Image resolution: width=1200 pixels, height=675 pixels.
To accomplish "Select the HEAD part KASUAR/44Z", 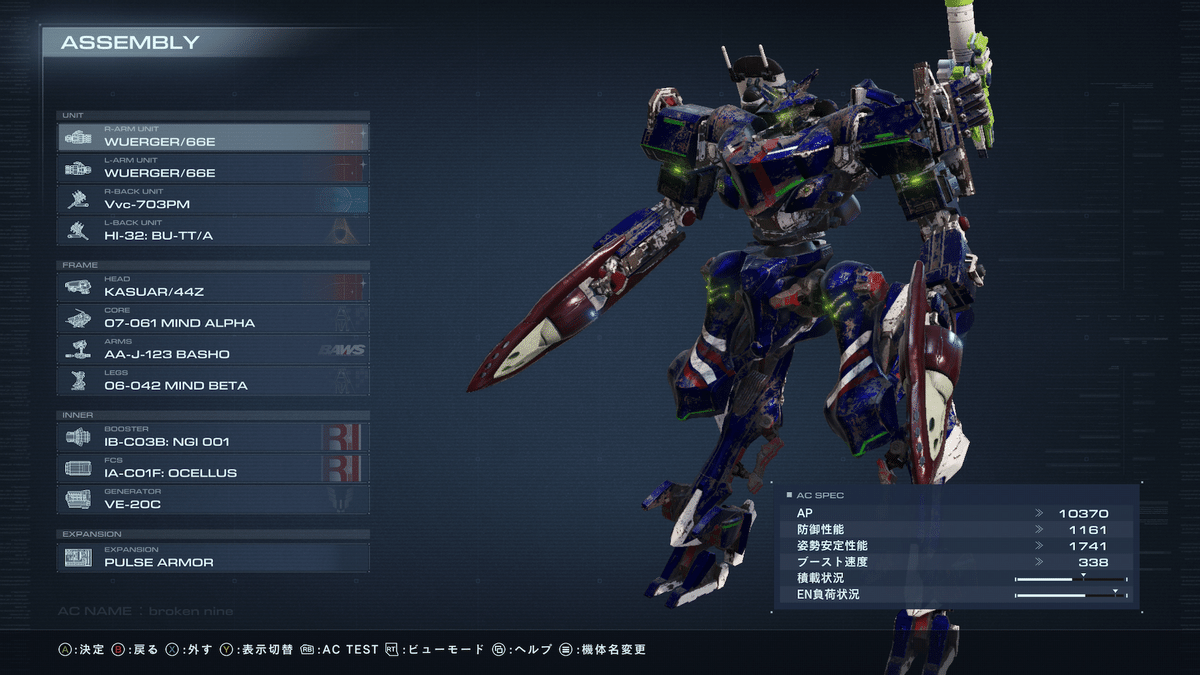I will (x=213, y=287).
